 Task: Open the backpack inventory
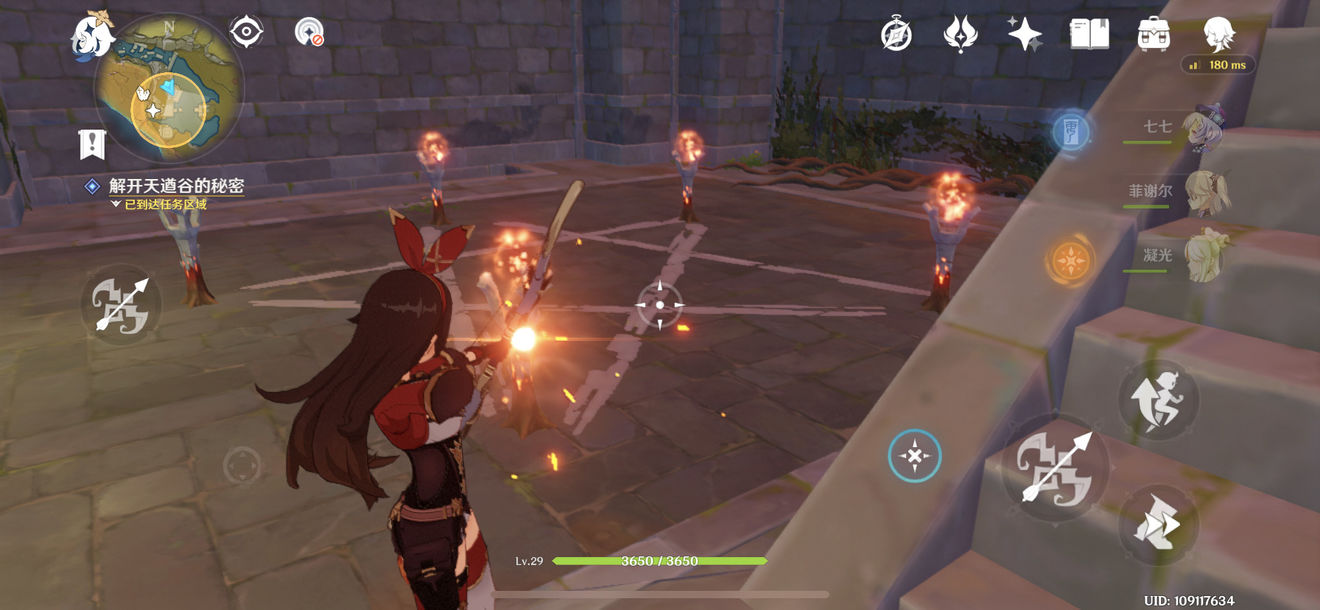pyautogui.click(x=1154, y=34)
